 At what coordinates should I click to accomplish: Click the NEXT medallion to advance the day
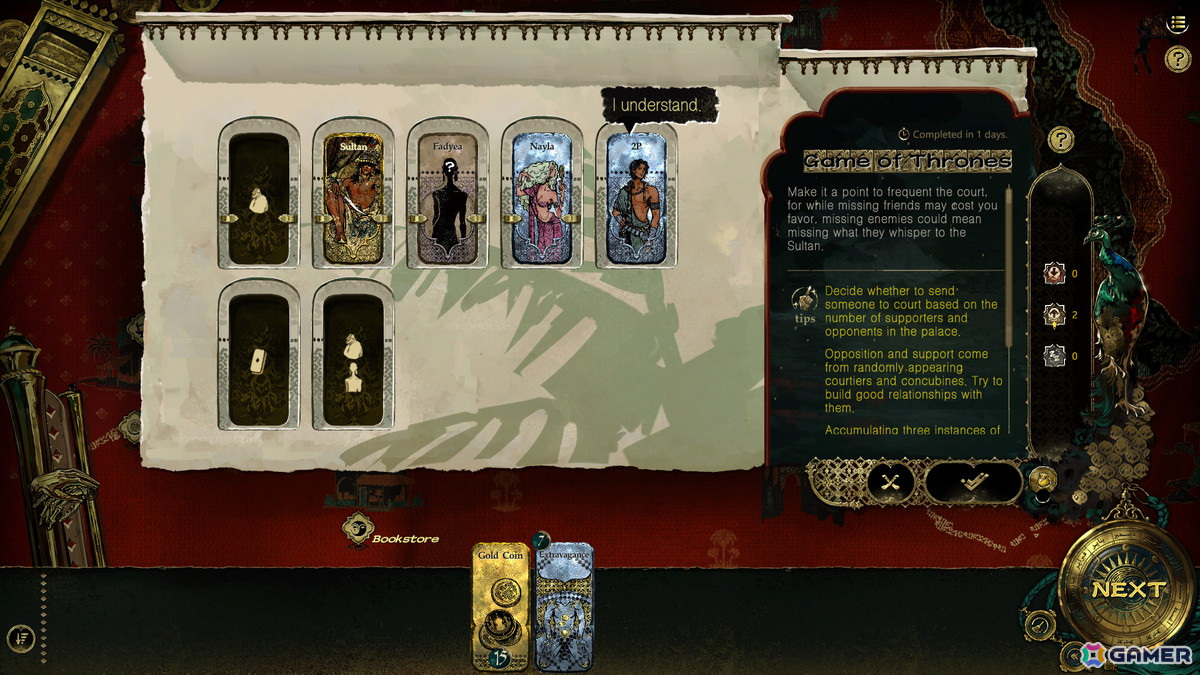coord(1128,589)
